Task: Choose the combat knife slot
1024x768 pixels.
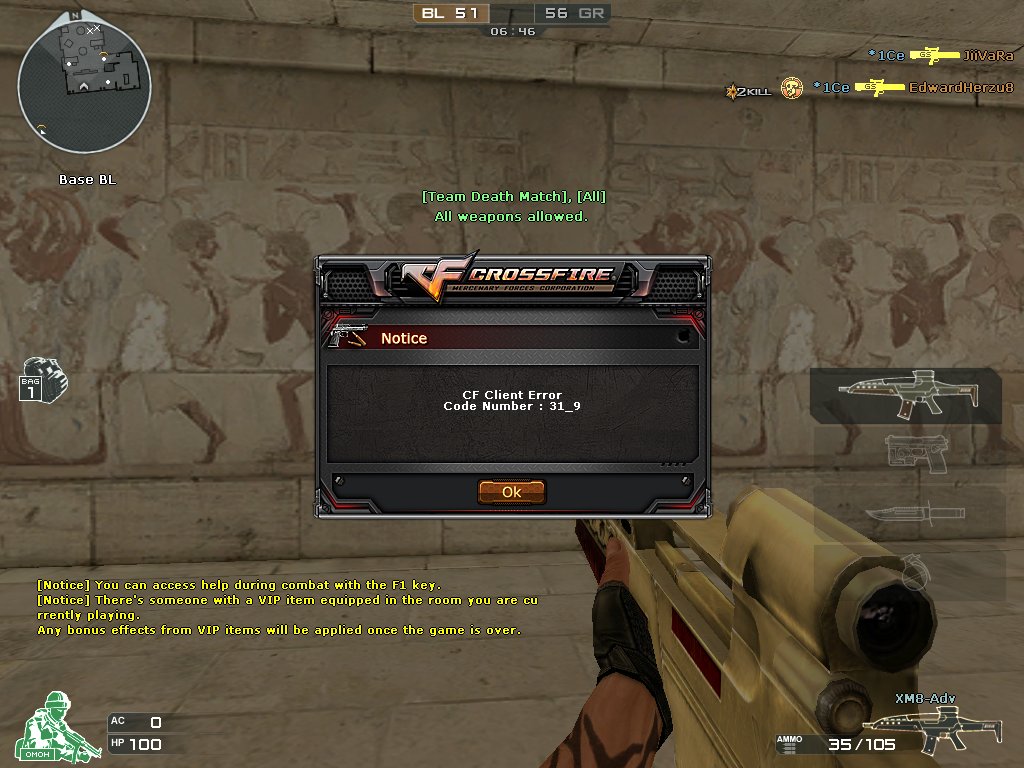Action: [x=908, y=514]
